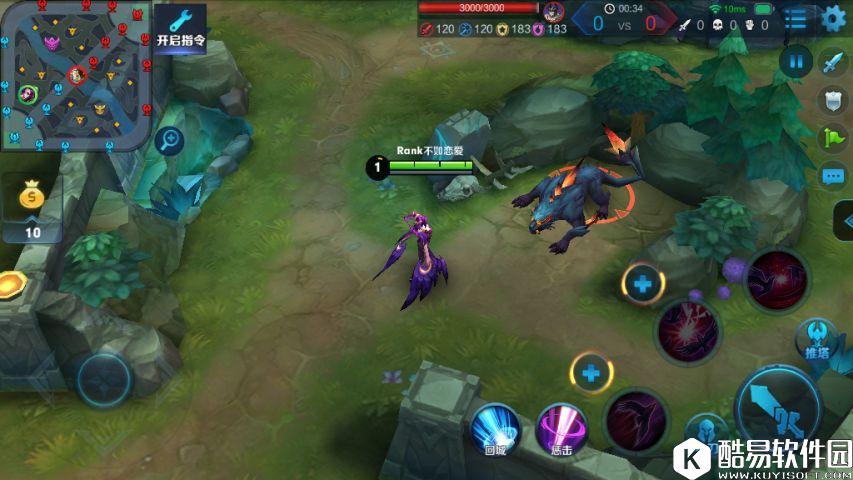Screen dimensions: 853x480
Task: Activate the 回城 recall ability
Action: click(495, 428)
